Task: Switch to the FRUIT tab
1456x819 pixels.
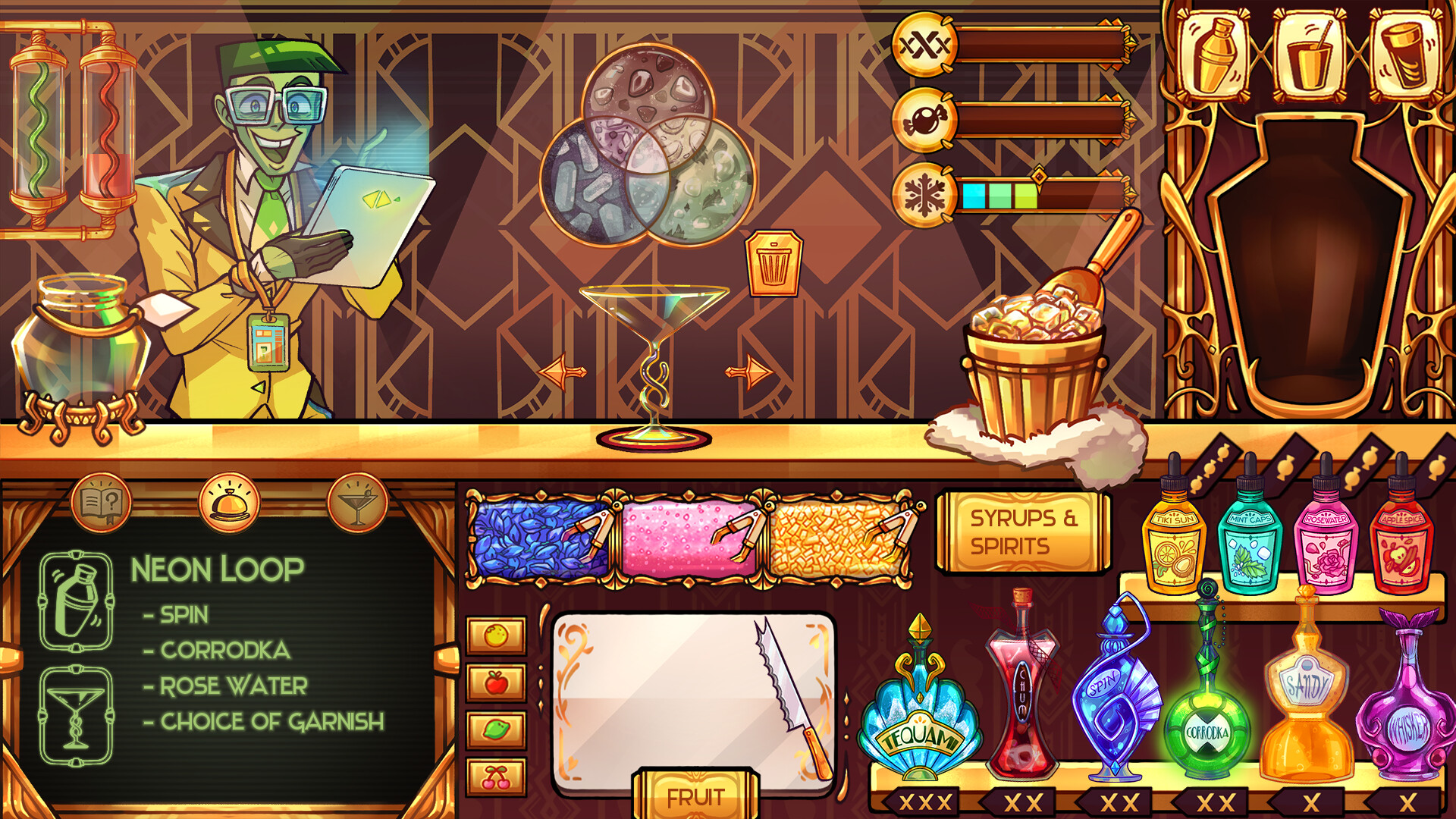Action: click(x=694, y=796)
